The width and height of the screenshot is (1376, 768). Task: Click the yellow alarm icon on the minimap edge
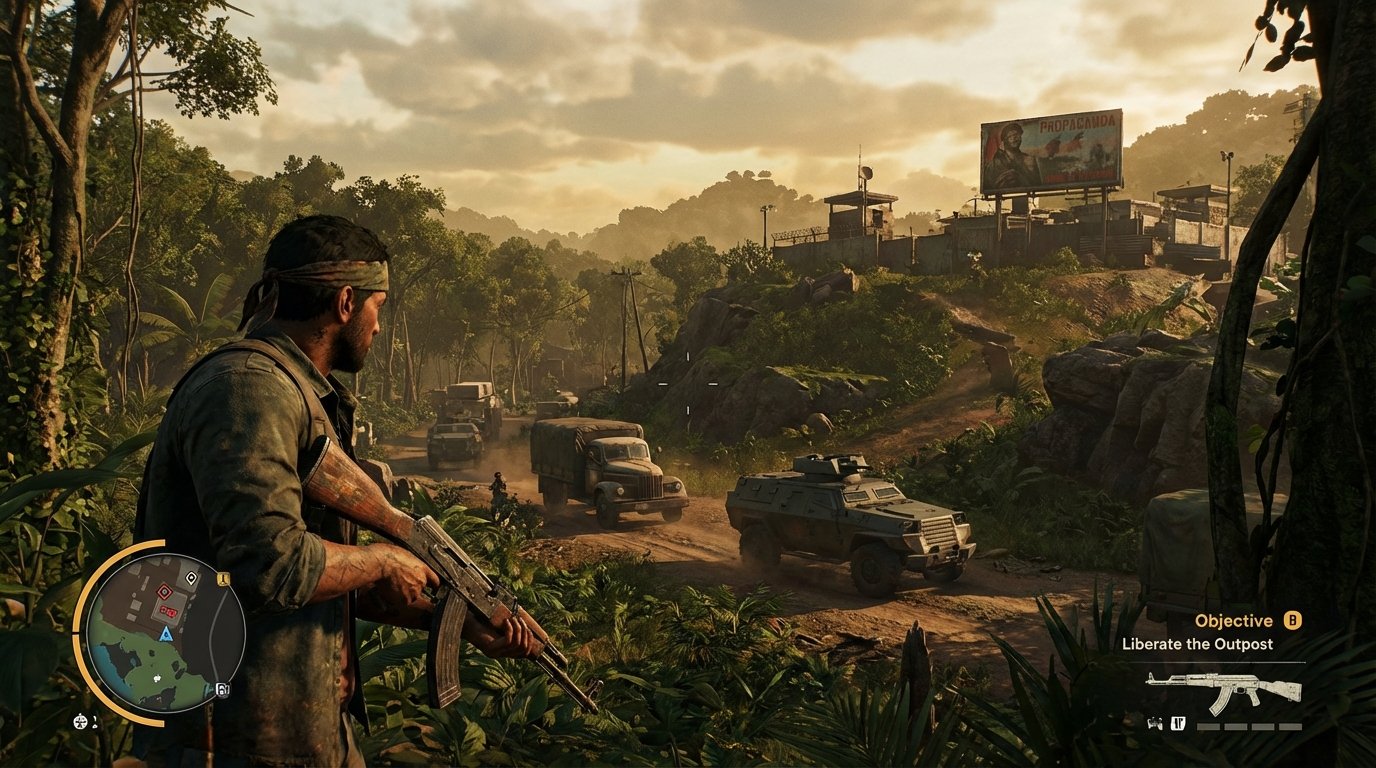coord(222,577)
